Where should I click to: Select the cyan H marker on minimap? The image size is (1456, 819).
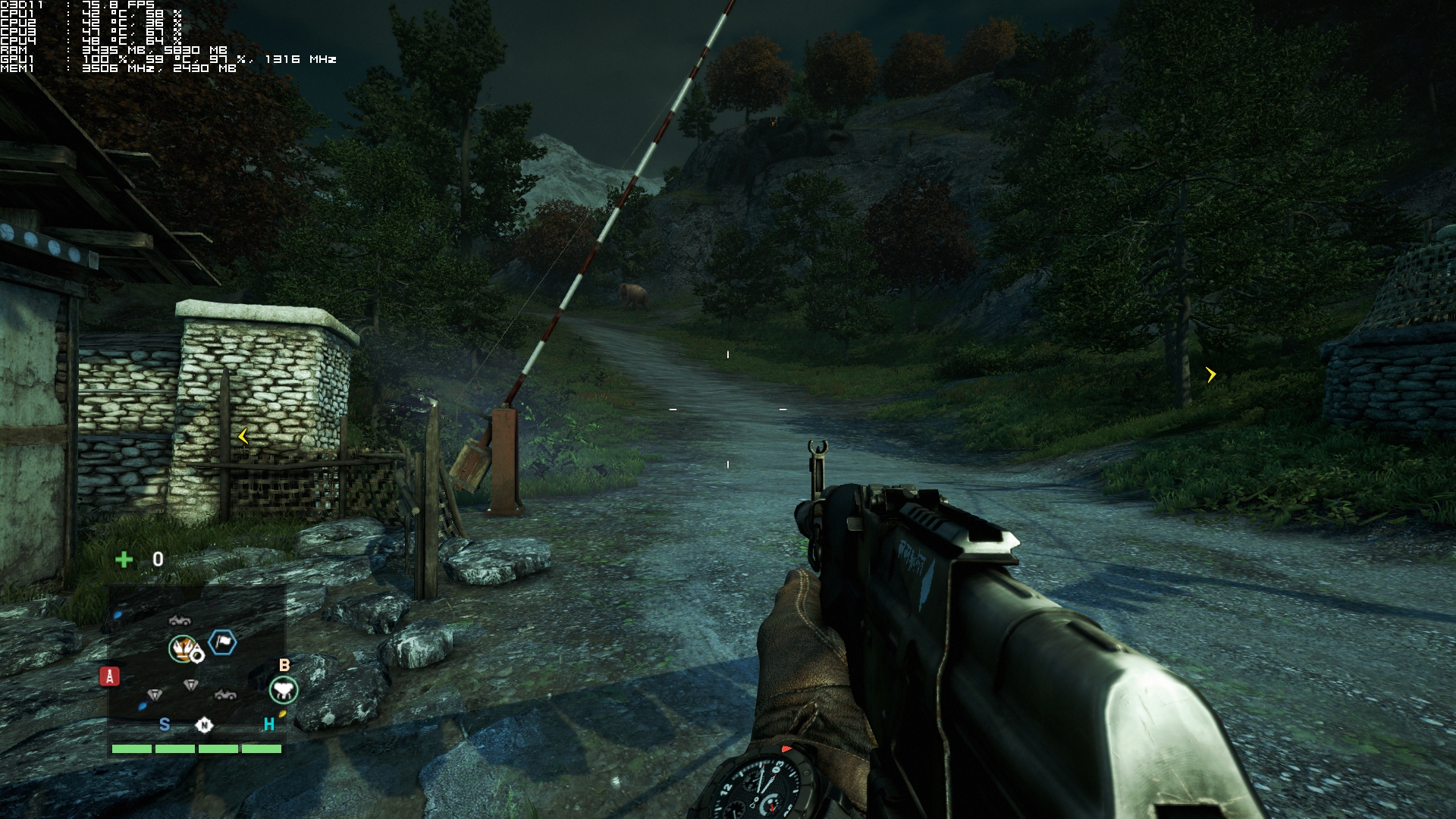268,725
